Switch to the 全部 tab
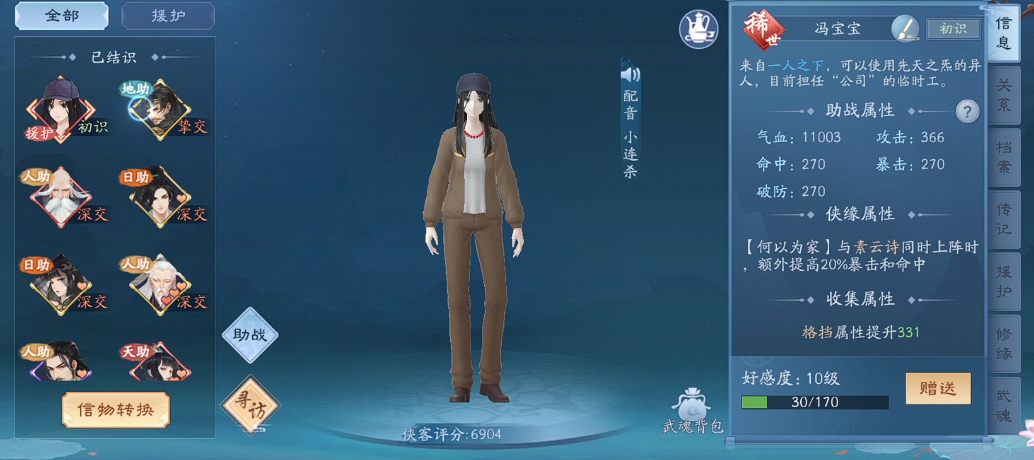 (x=62, y=16)
